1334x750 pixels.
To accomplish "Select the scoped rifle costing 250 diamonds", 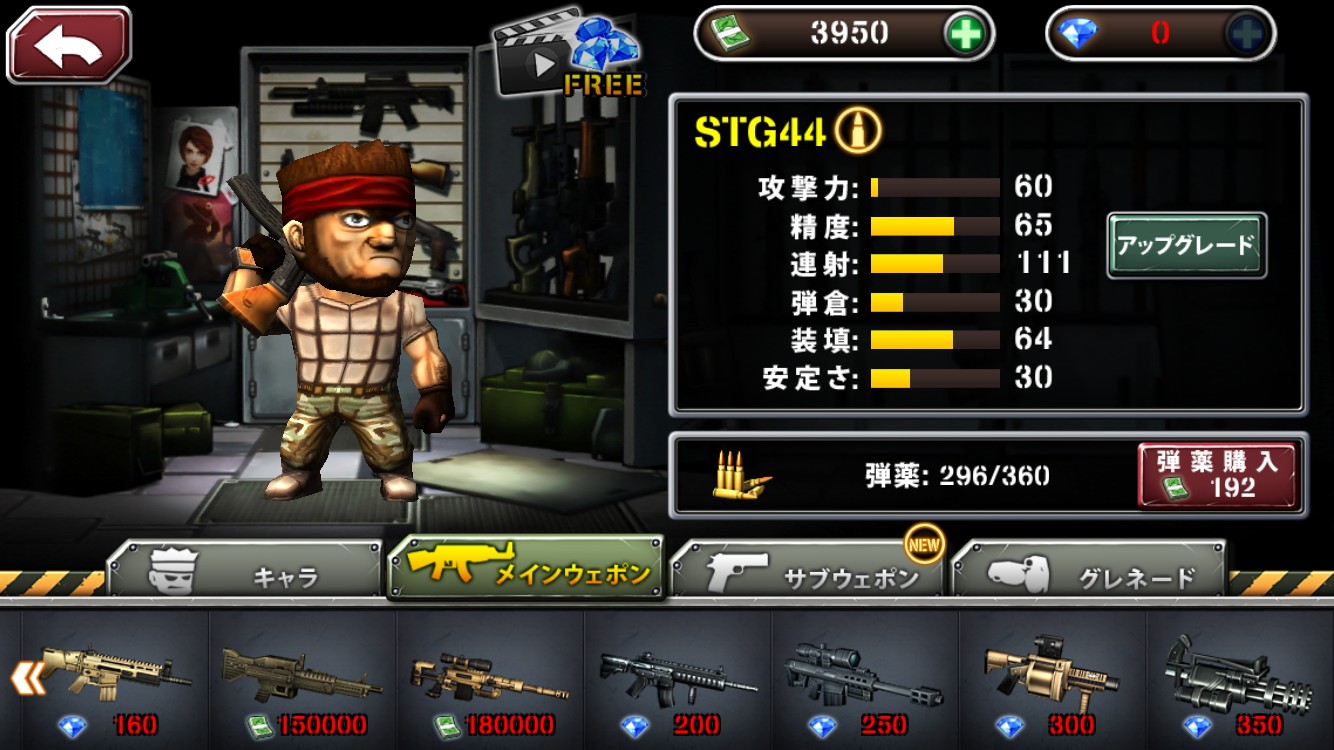I will [x=864, y=680].
